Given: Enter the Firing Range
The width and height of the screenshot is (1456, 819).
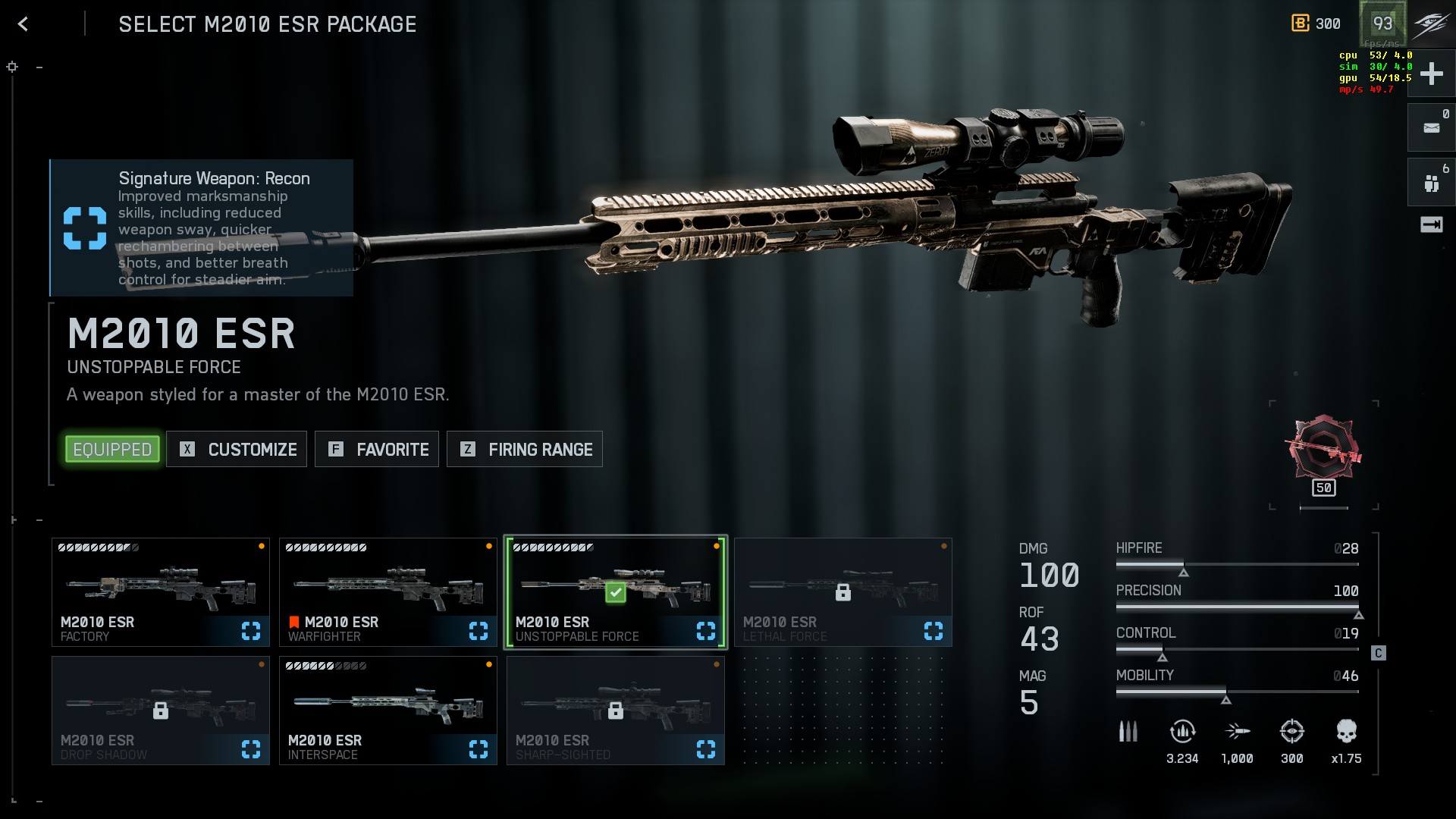Looking at the screenshot, I should [x=525, y=450].
